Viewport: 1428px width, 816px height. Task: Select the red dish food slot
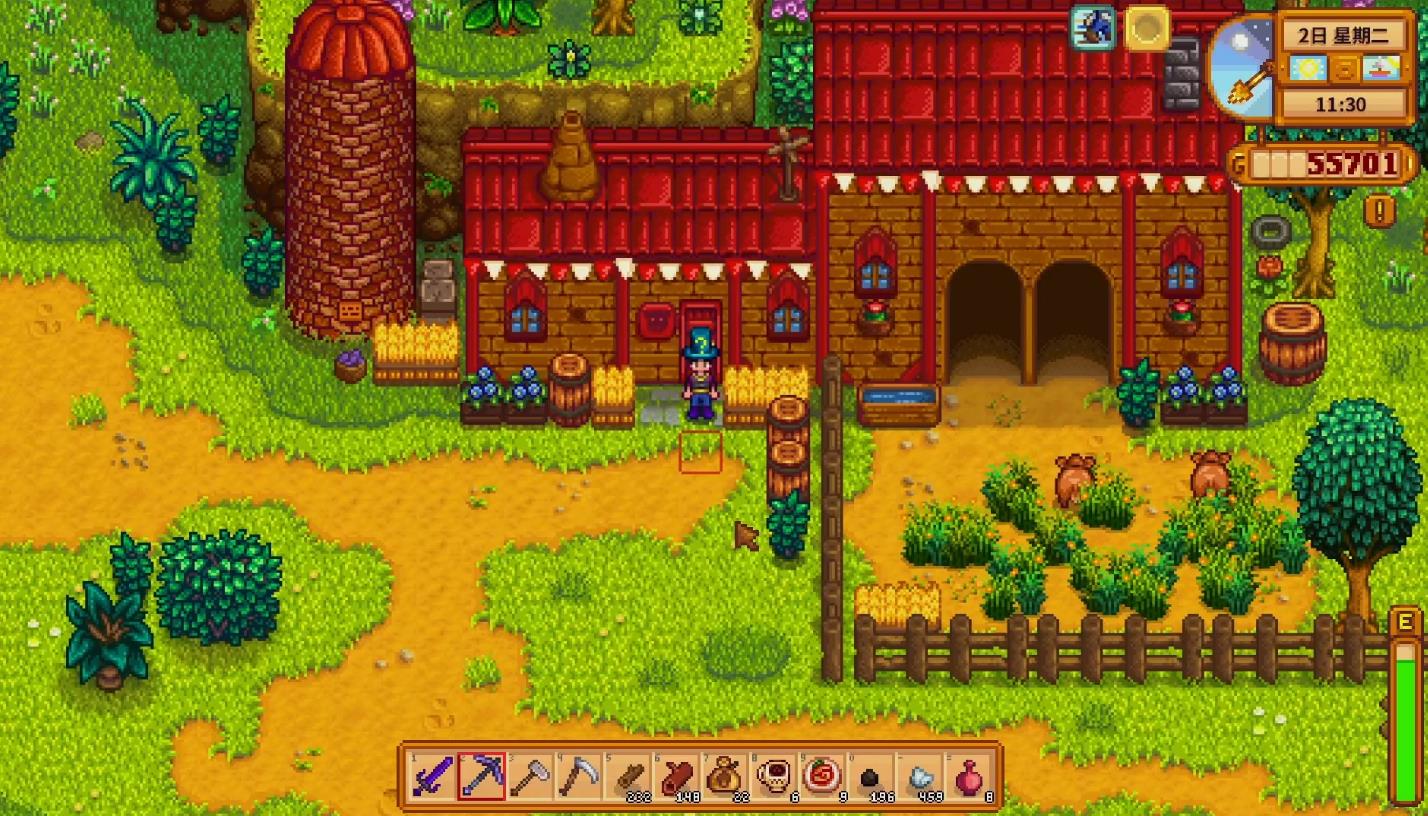823,776
